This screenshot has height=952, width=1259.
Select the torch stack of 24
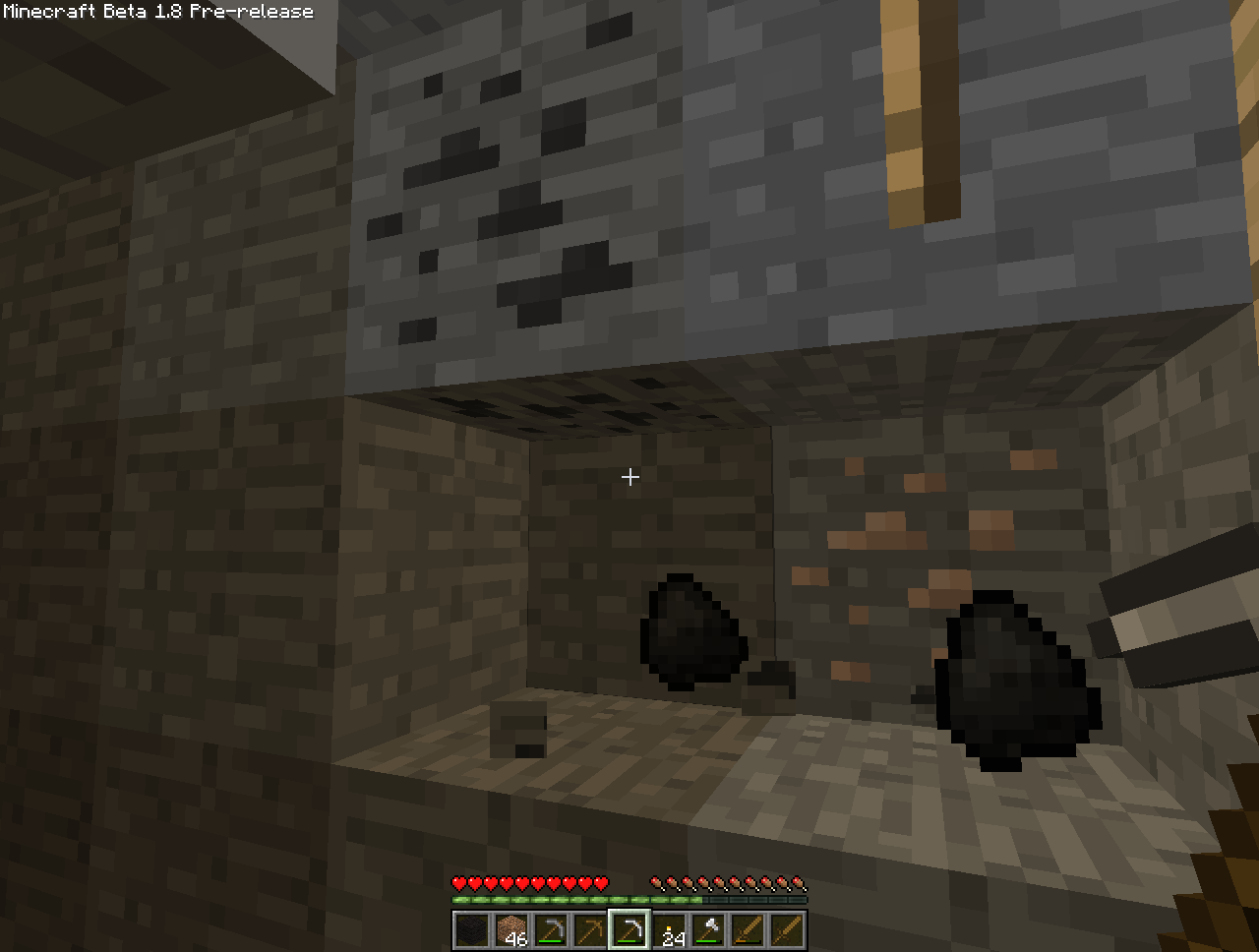[670, 930]
